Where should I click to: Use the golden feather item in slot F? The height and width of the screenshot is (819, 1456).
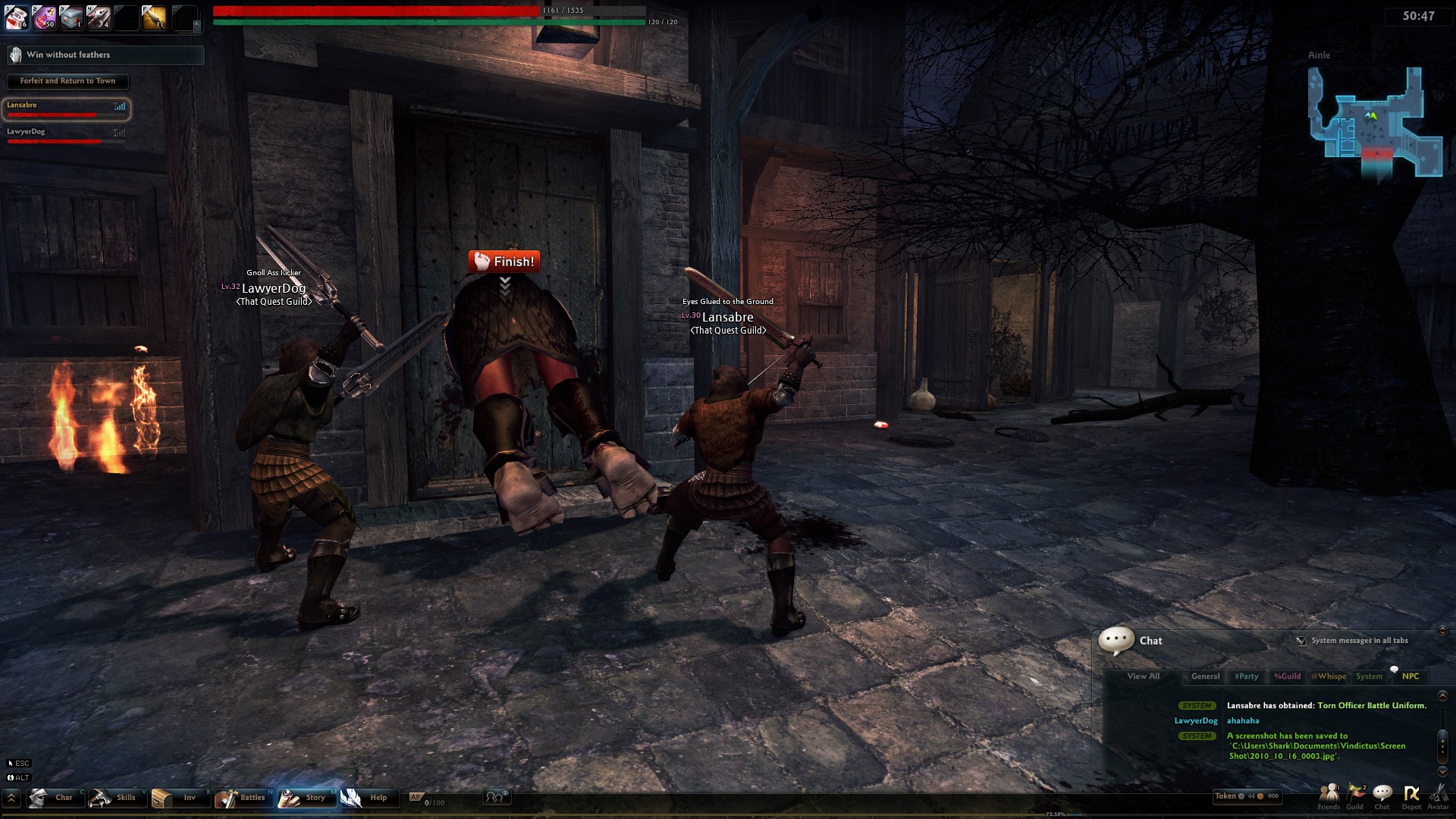click(152, 17)
